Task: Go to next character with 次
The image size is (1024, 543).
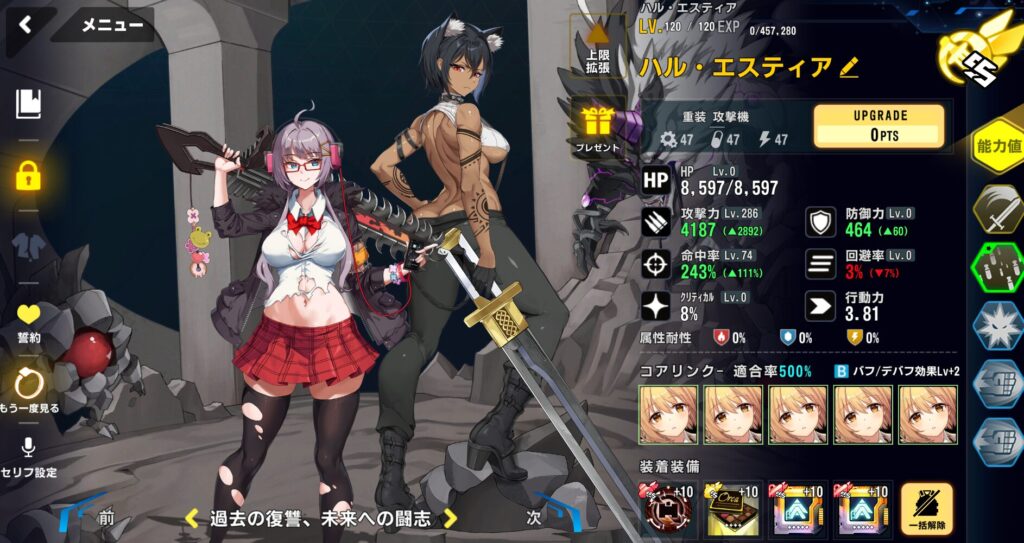Action: click(x=534, y=518)
